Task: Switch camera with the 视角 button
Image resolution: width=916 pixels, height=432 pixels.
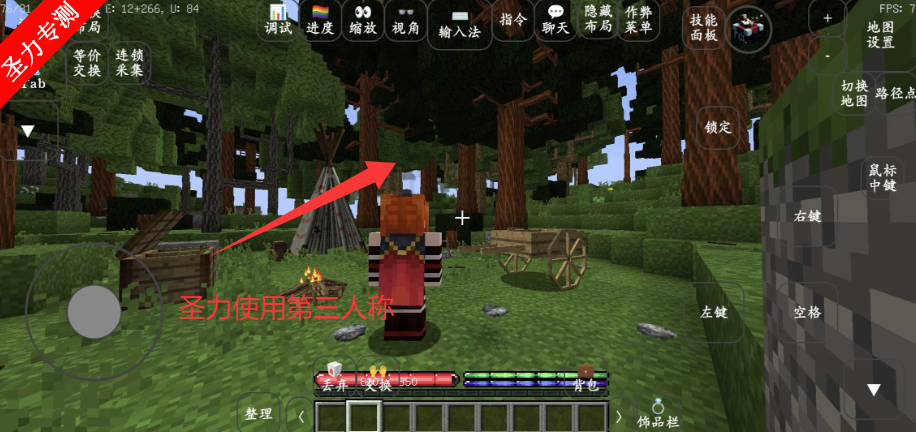Action: pos(406,20)
